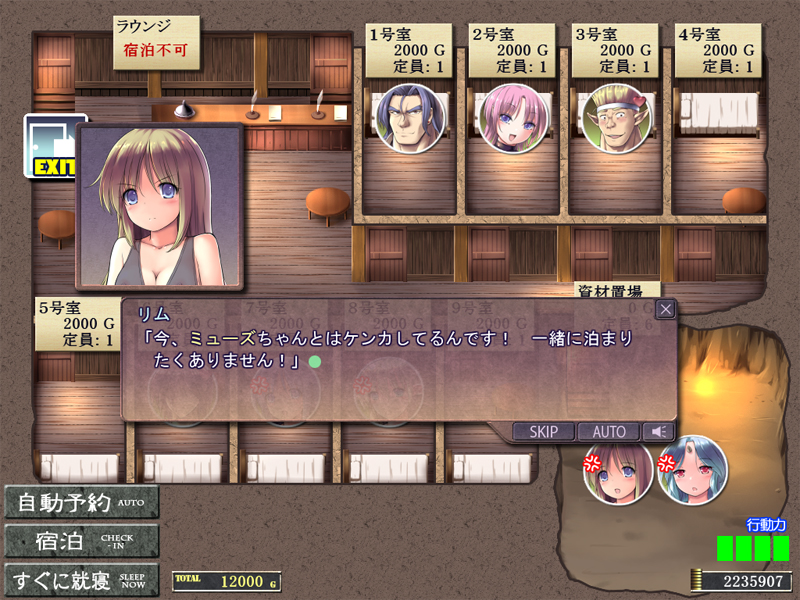Image resolution: width=800 pixels, height=600 pixels.
Task: Toggle the dialogue voice speaker icon
Action: coord(657,432)
